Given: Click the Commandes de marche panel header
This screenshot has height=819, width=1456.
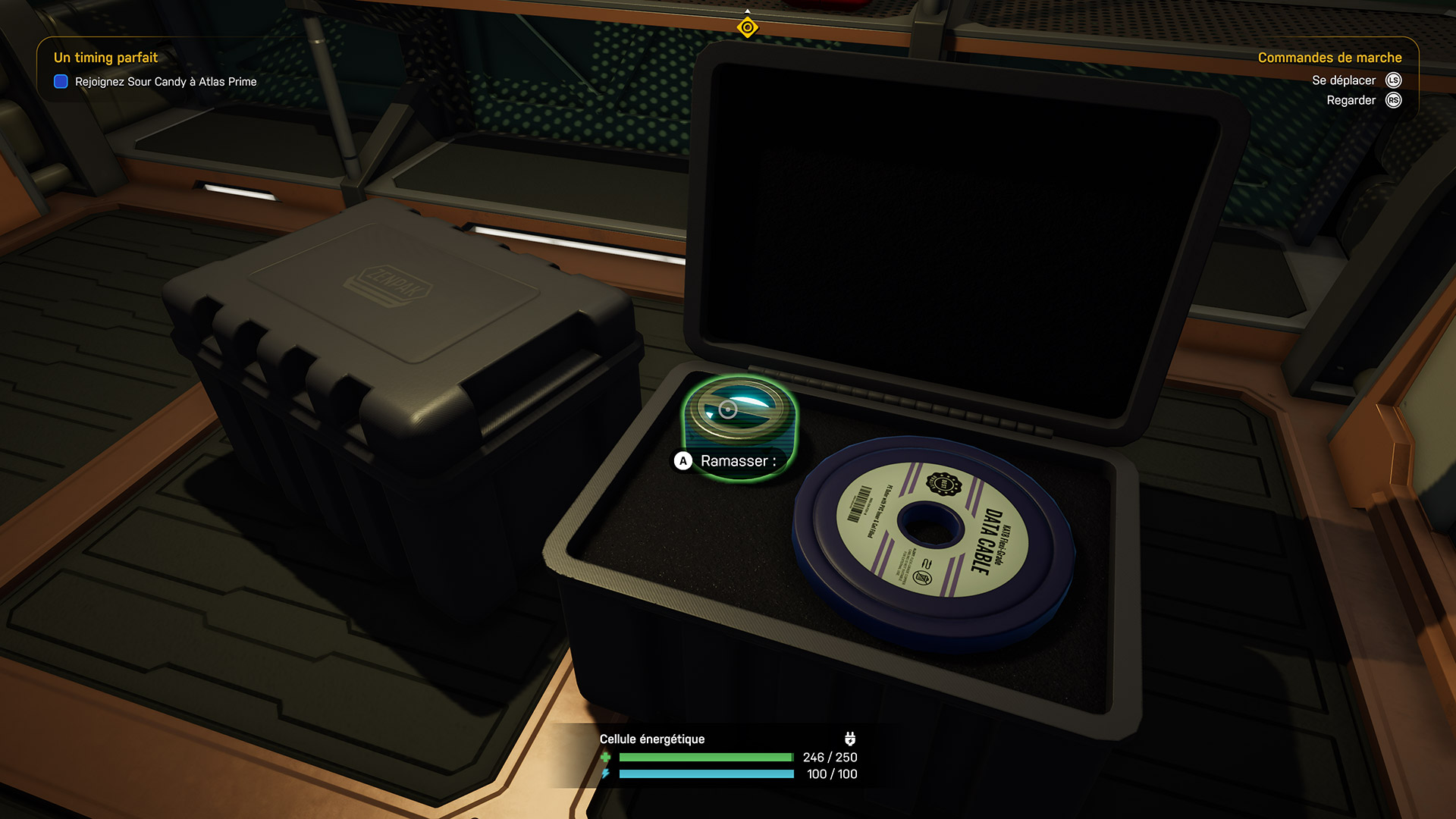Looking at the screenshot, I should click(1329, 58).
